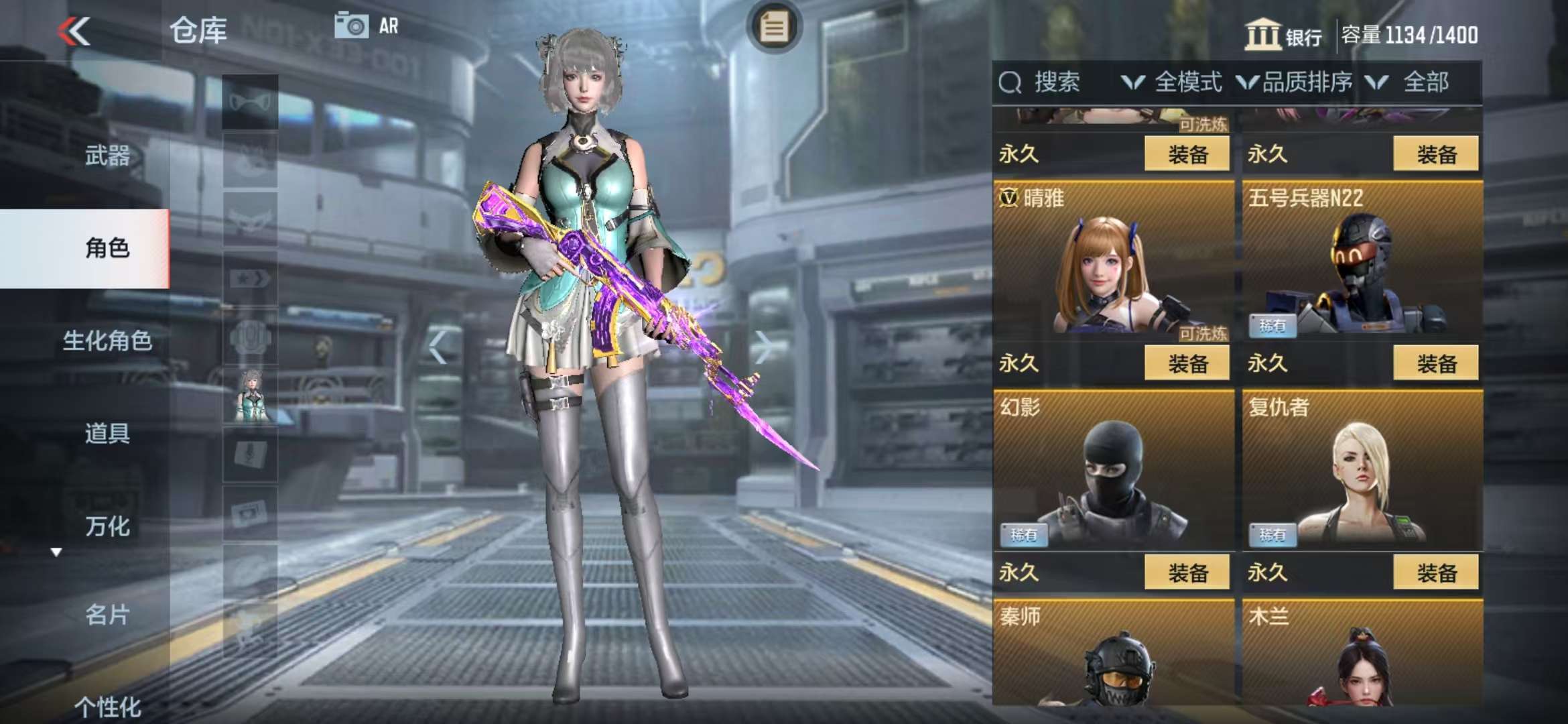Select the 晴雅 character card

1112,261
